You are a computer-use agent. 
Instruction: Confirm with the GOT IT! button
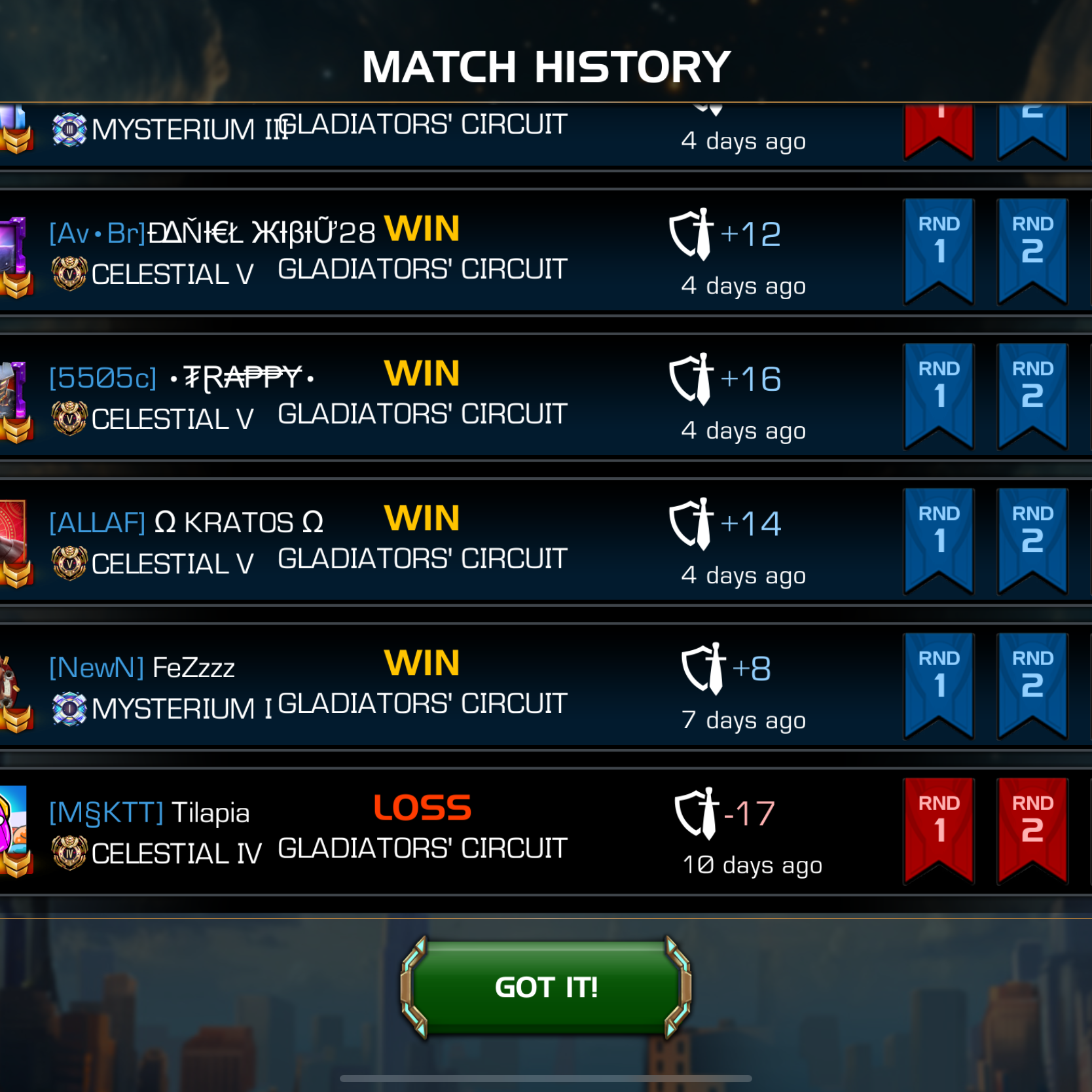coord(545,987)
